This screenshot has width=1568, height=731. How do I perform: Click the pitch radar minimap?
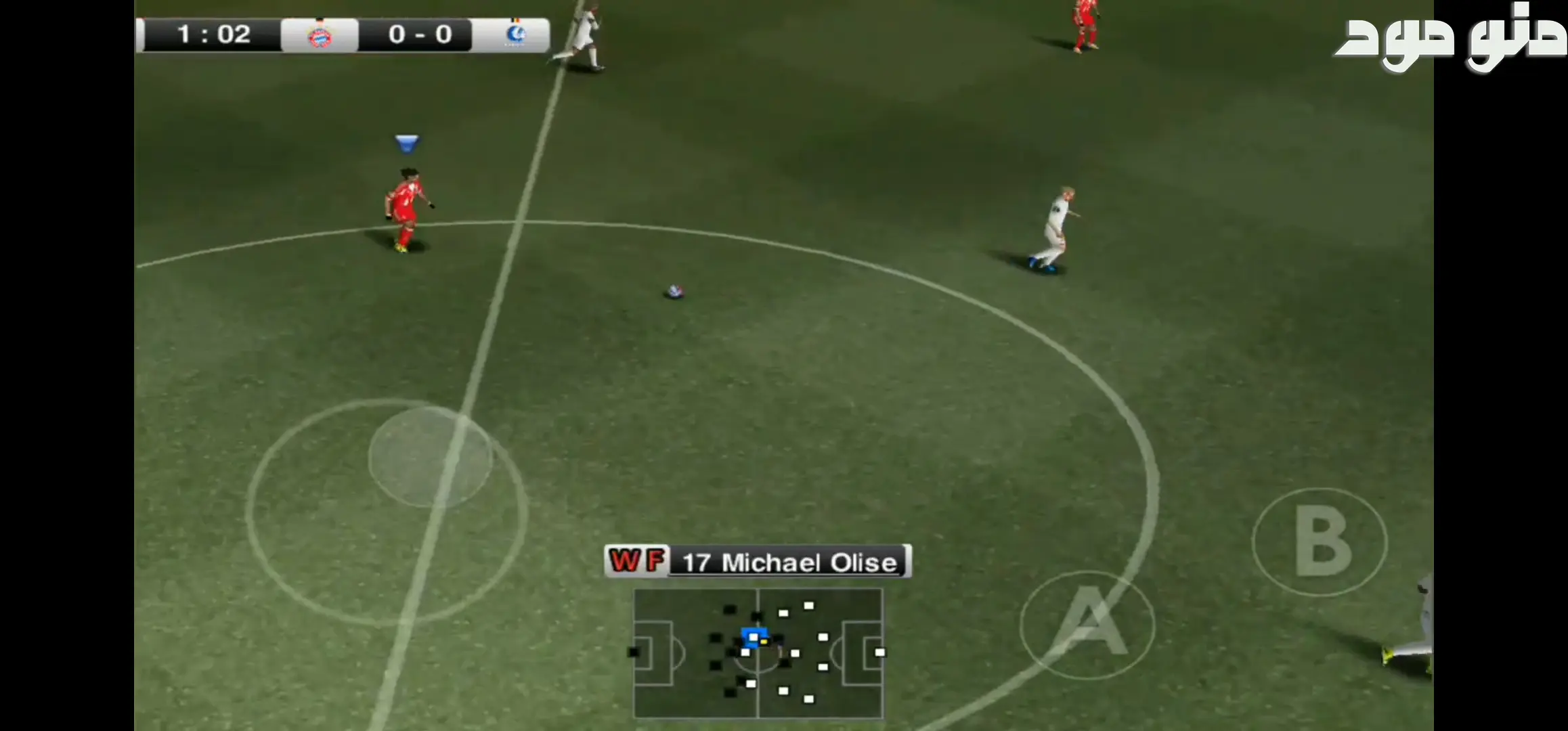(x=758, y=652)
